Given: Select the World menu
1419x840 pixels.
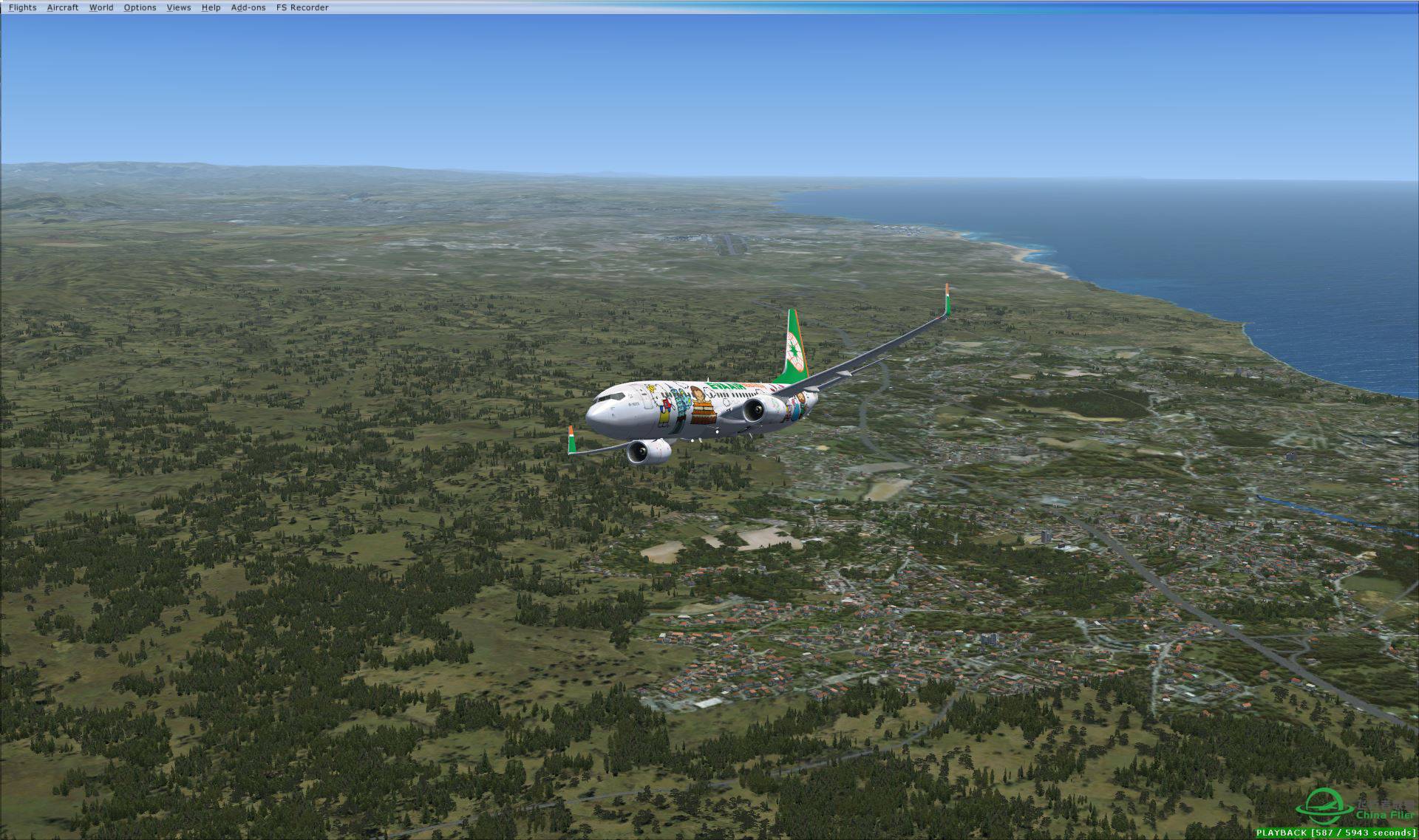Looking at the screenshot, I should 101,7.
